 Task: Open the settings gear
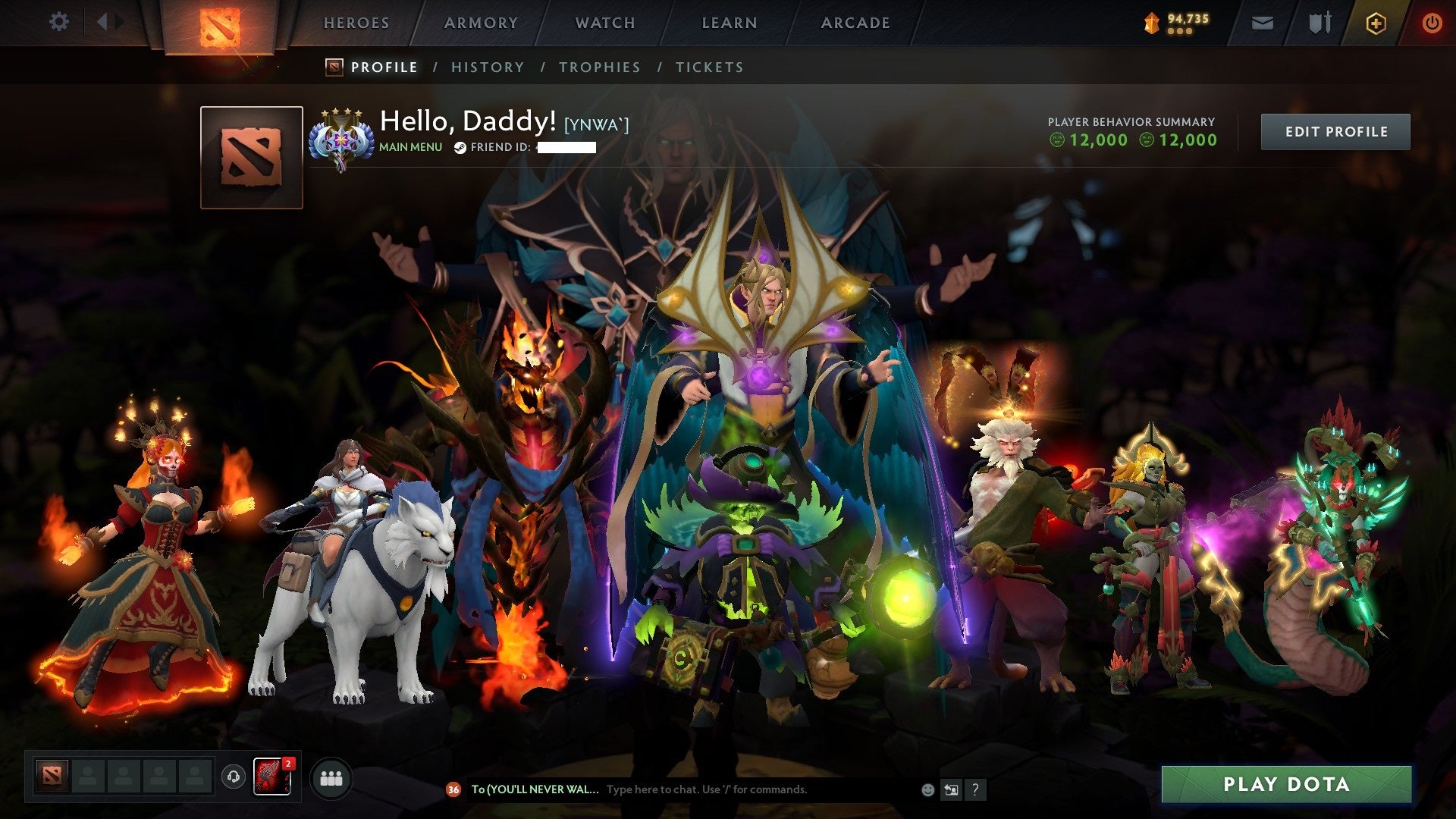point(59,22)
